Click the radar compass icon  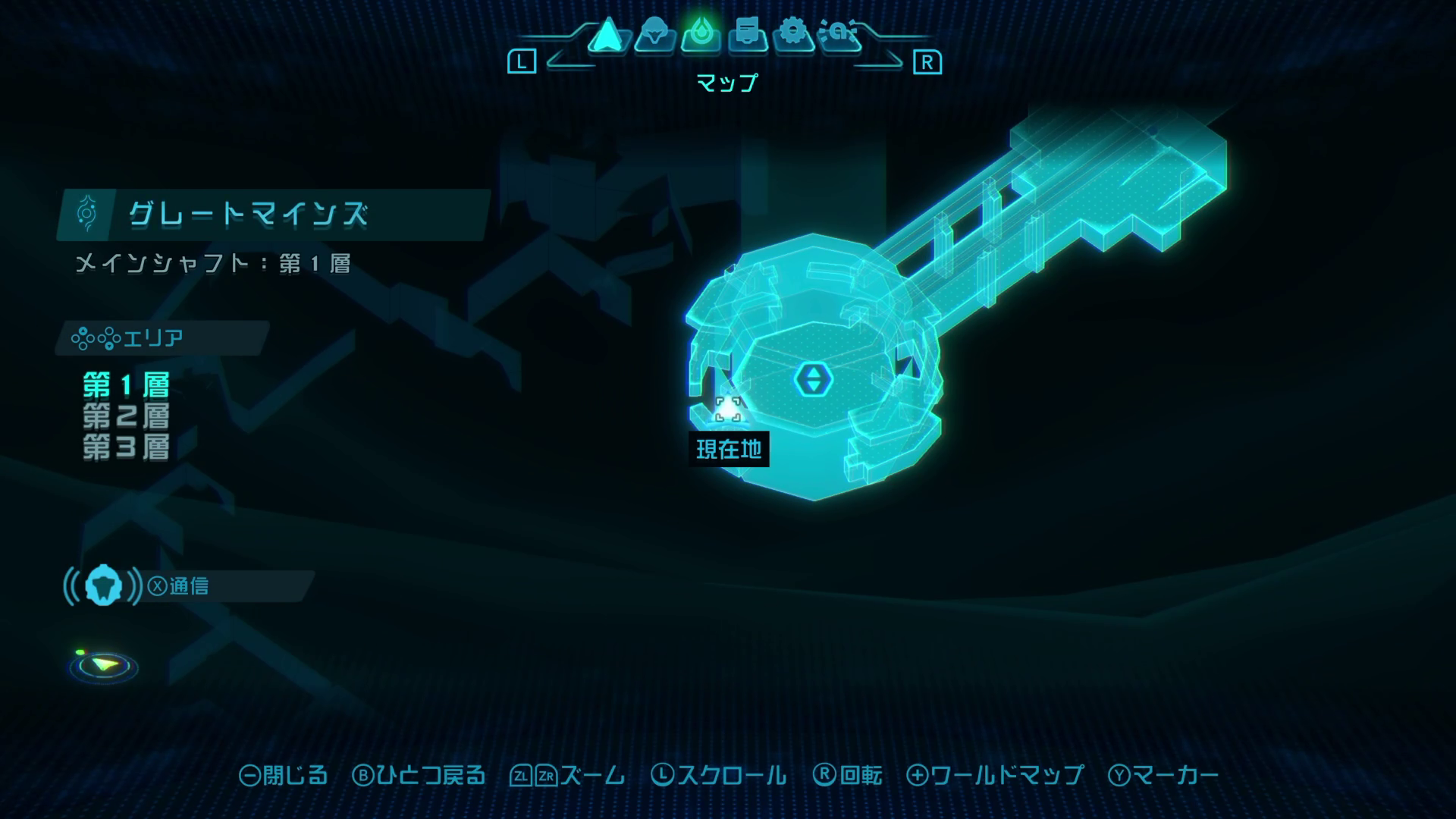coord(104,667)
